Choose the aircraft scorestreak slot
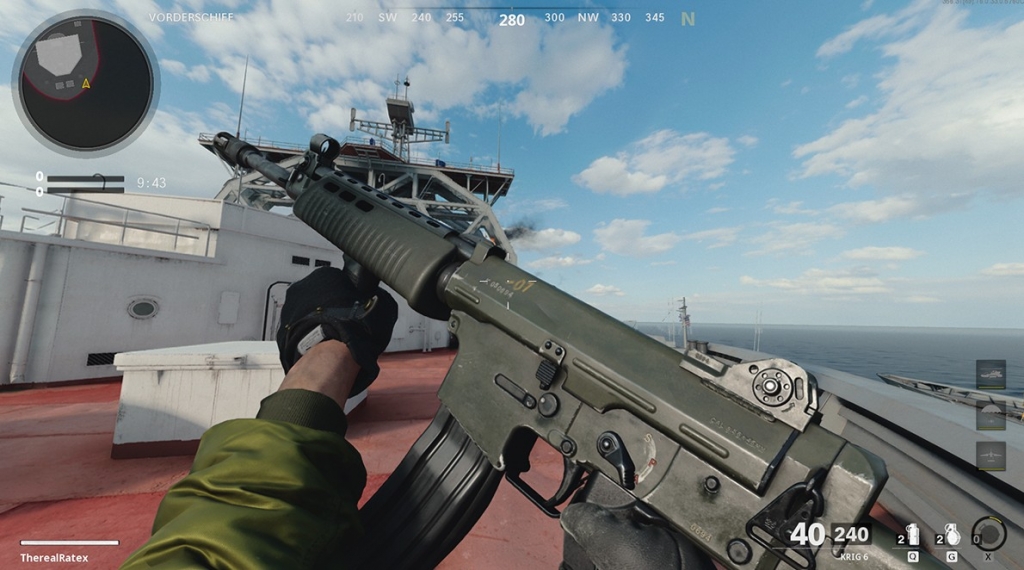The width and height of the screenshot is (1024, 570). (x=990, y=455)
